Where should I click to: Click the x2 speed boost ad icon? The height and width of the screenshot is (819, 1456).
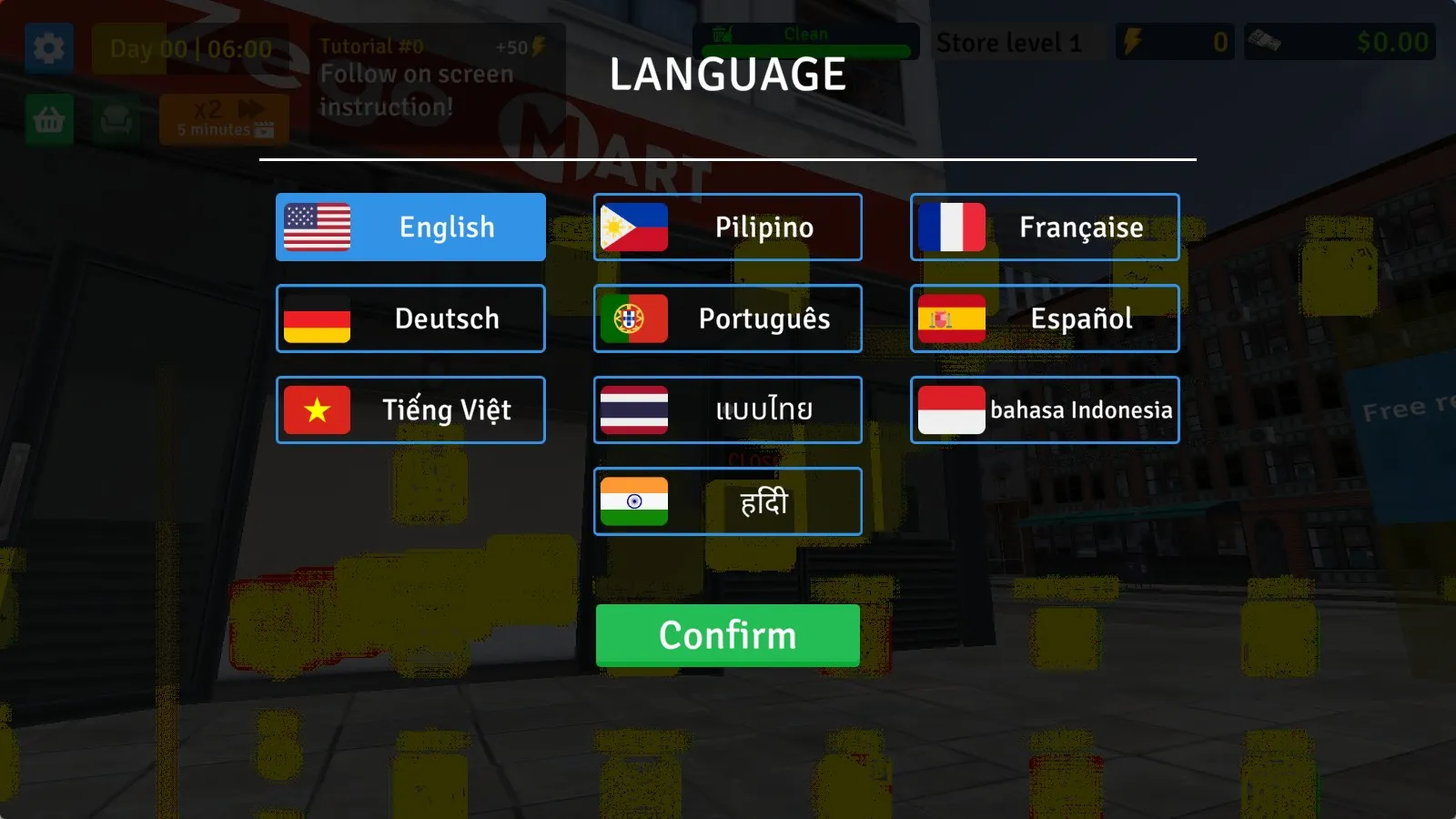point(224,119)
